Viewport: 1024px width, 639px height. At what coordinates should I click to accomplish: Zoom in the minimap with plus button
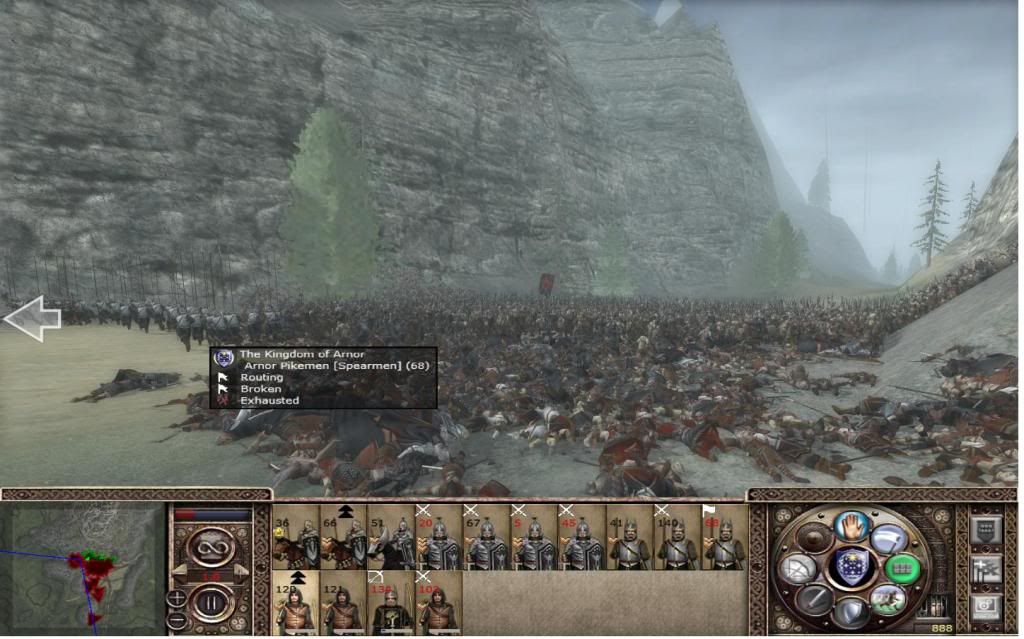pyautogui.click(x=177, y=599)
